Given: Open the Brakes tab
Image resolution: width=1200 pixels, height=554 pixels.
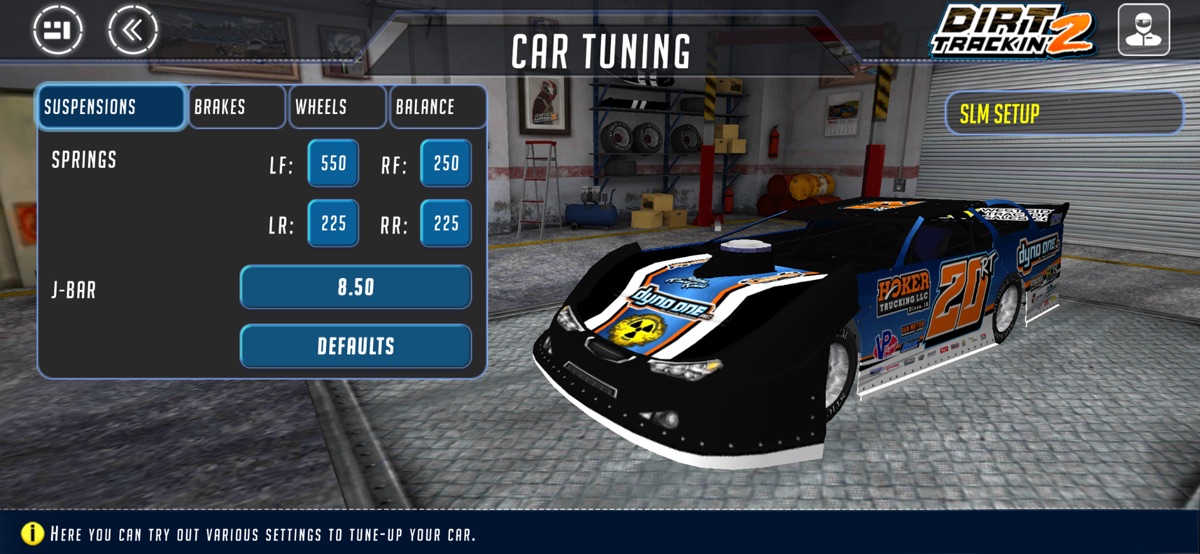Looking at the screenshot, I should [237, 107].
